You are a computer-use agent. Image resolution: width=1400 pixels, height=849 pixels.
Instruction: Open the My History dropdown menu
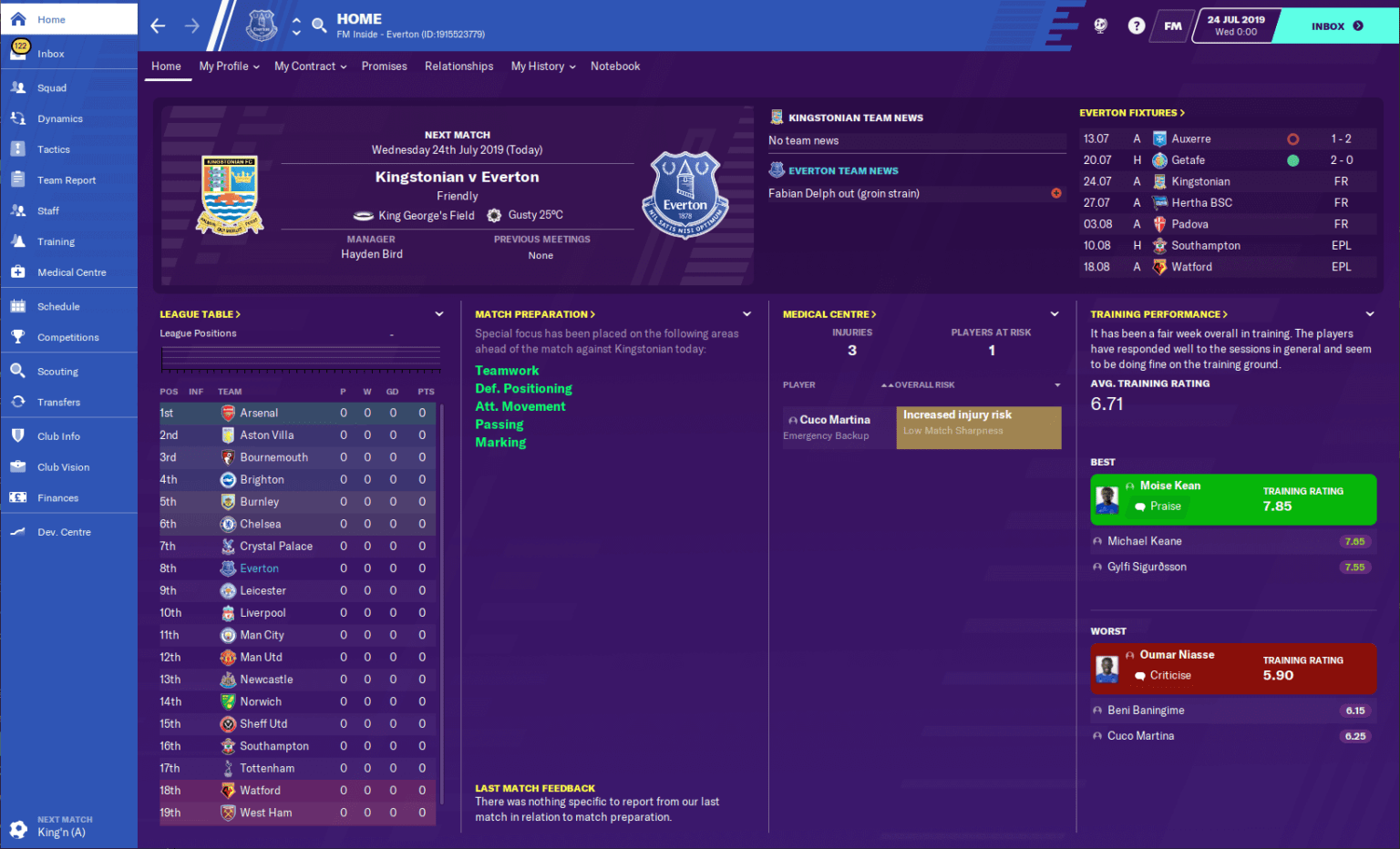coord(542,66)
